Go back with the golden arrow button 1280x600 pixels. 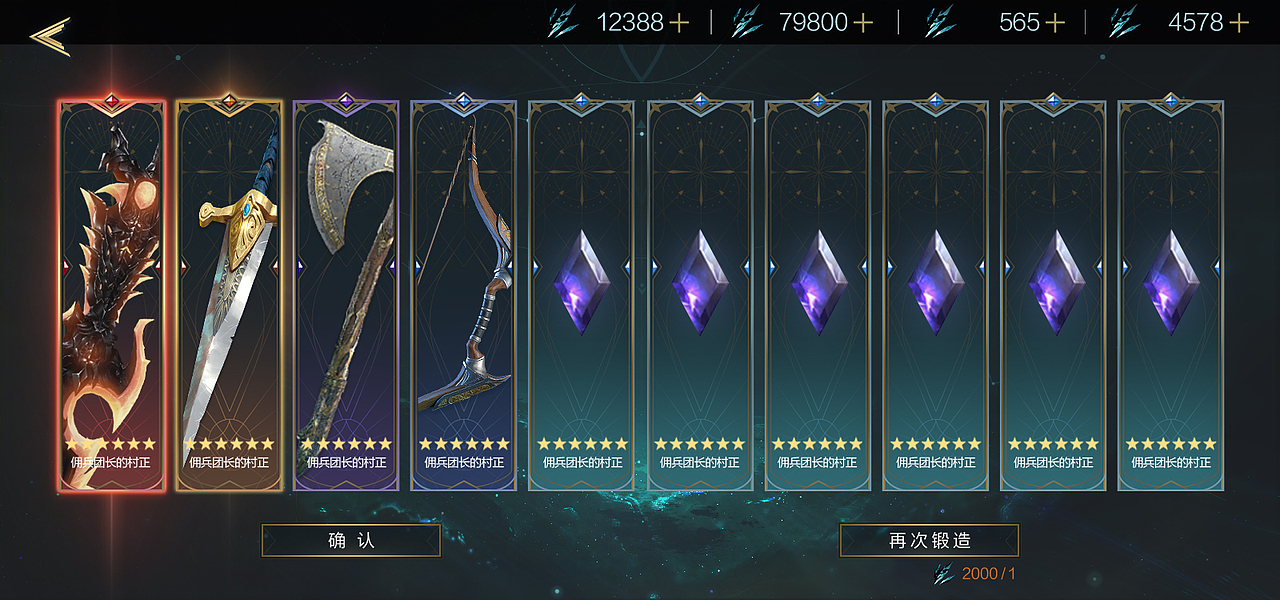point(49,35)
